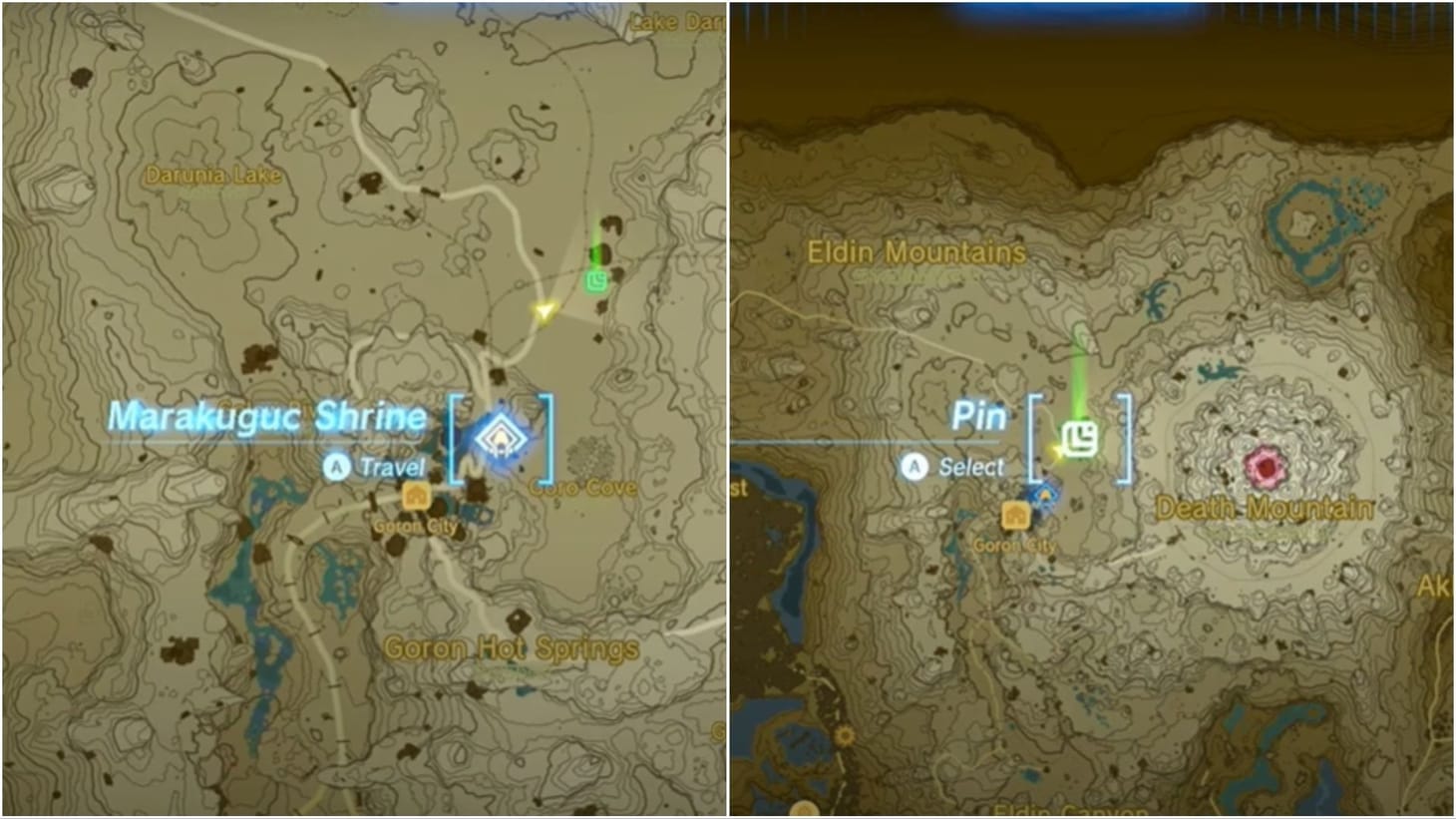
Task: Select the green tracker icon above the shrine
Action: coord(595,283)
